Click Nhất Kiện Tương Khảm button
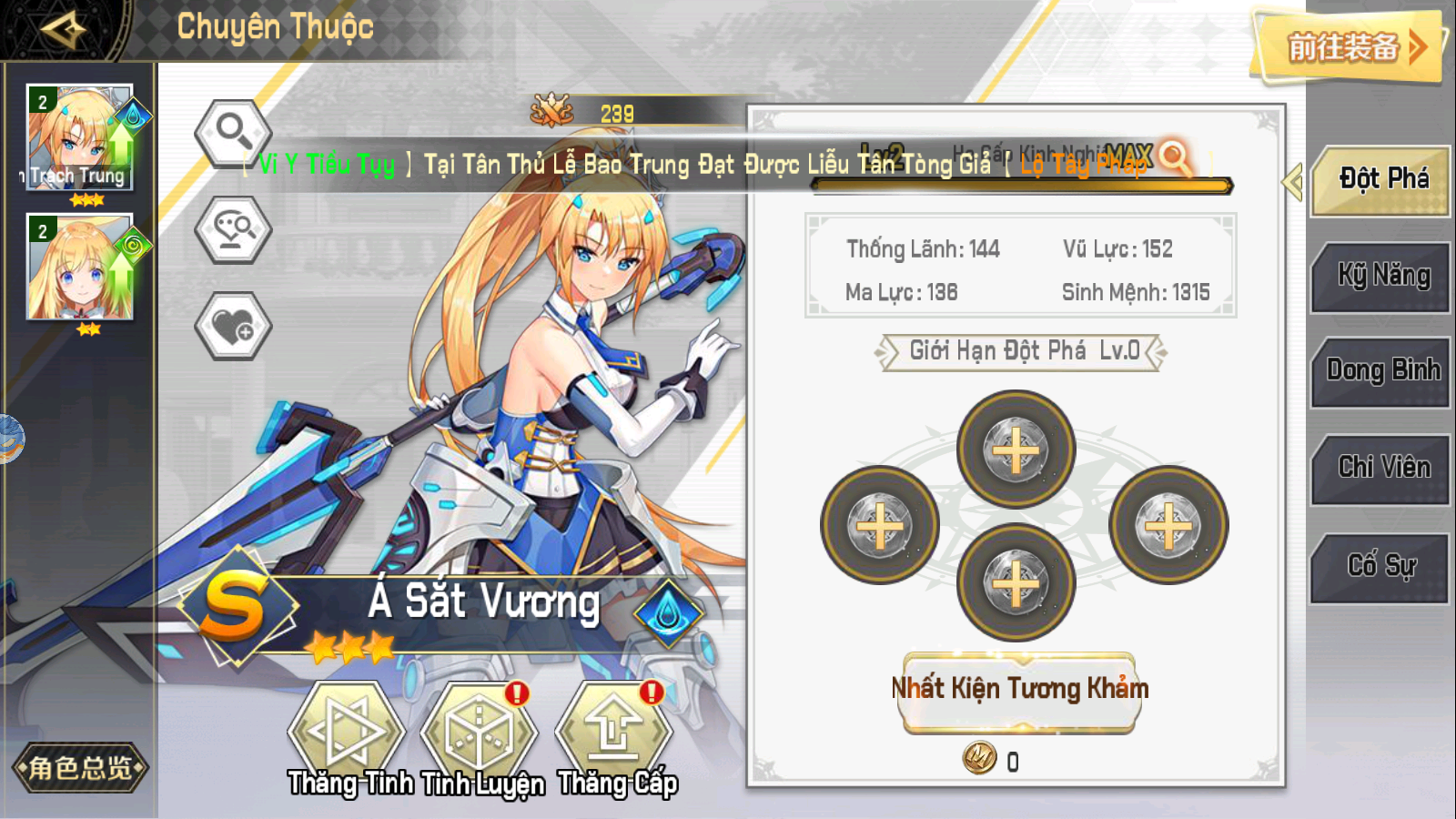This screenshot has width=1456, height=819. [1020, 690]
